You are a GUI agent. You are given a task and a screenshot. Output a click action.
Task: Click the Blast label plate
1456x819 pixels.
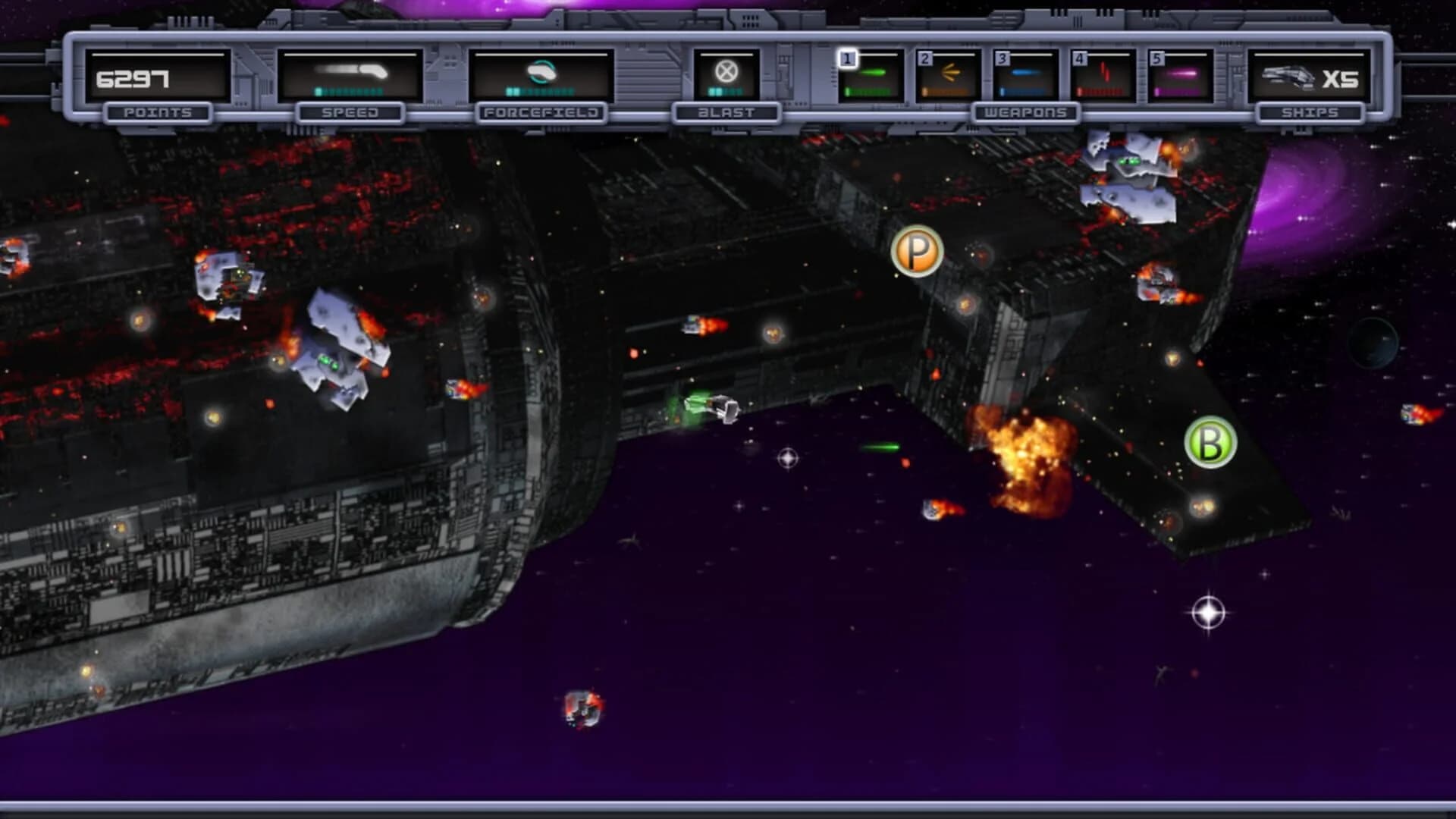(726, 112)
